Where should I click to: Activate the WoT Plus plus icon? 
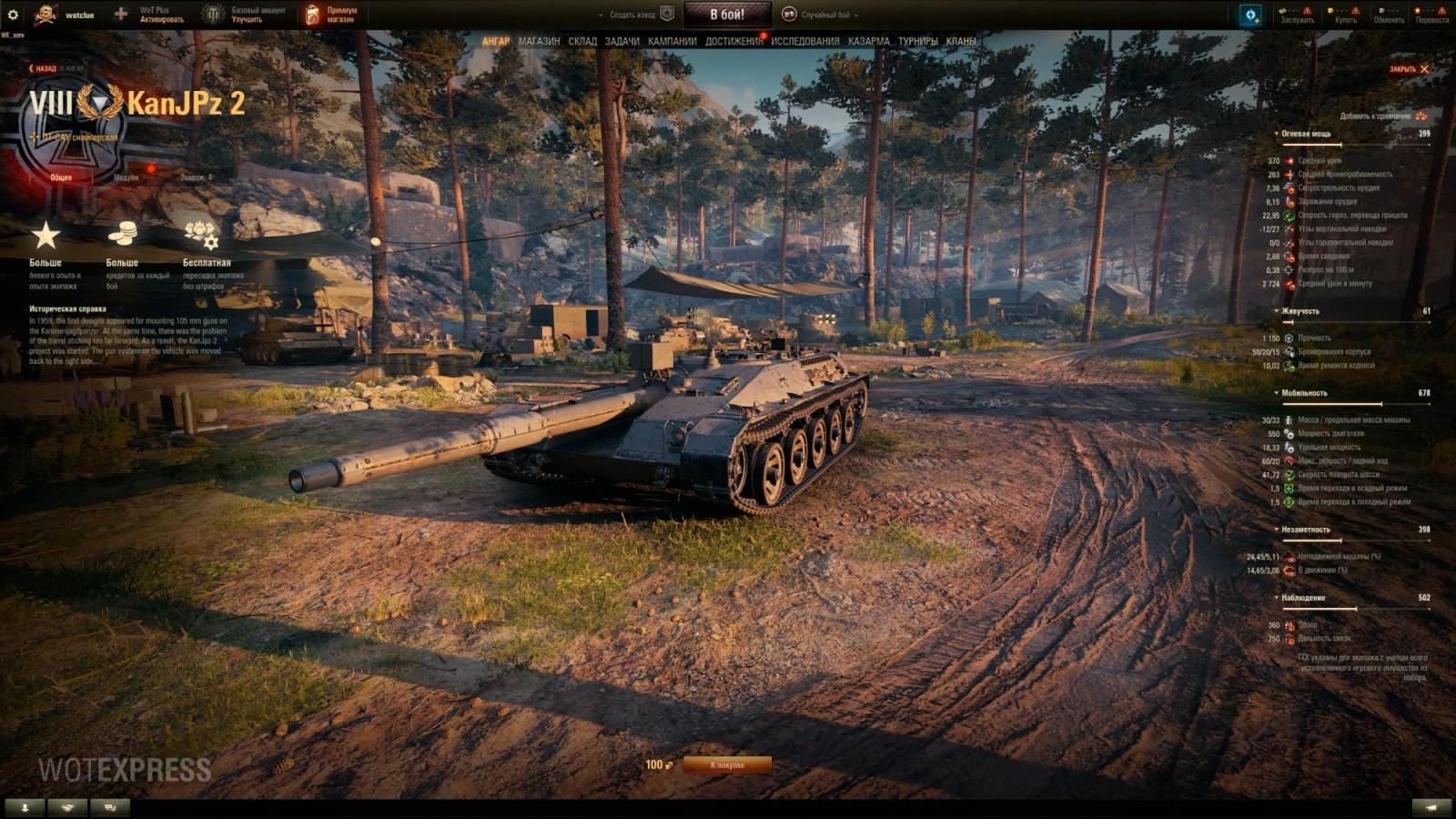click(120, 13)
